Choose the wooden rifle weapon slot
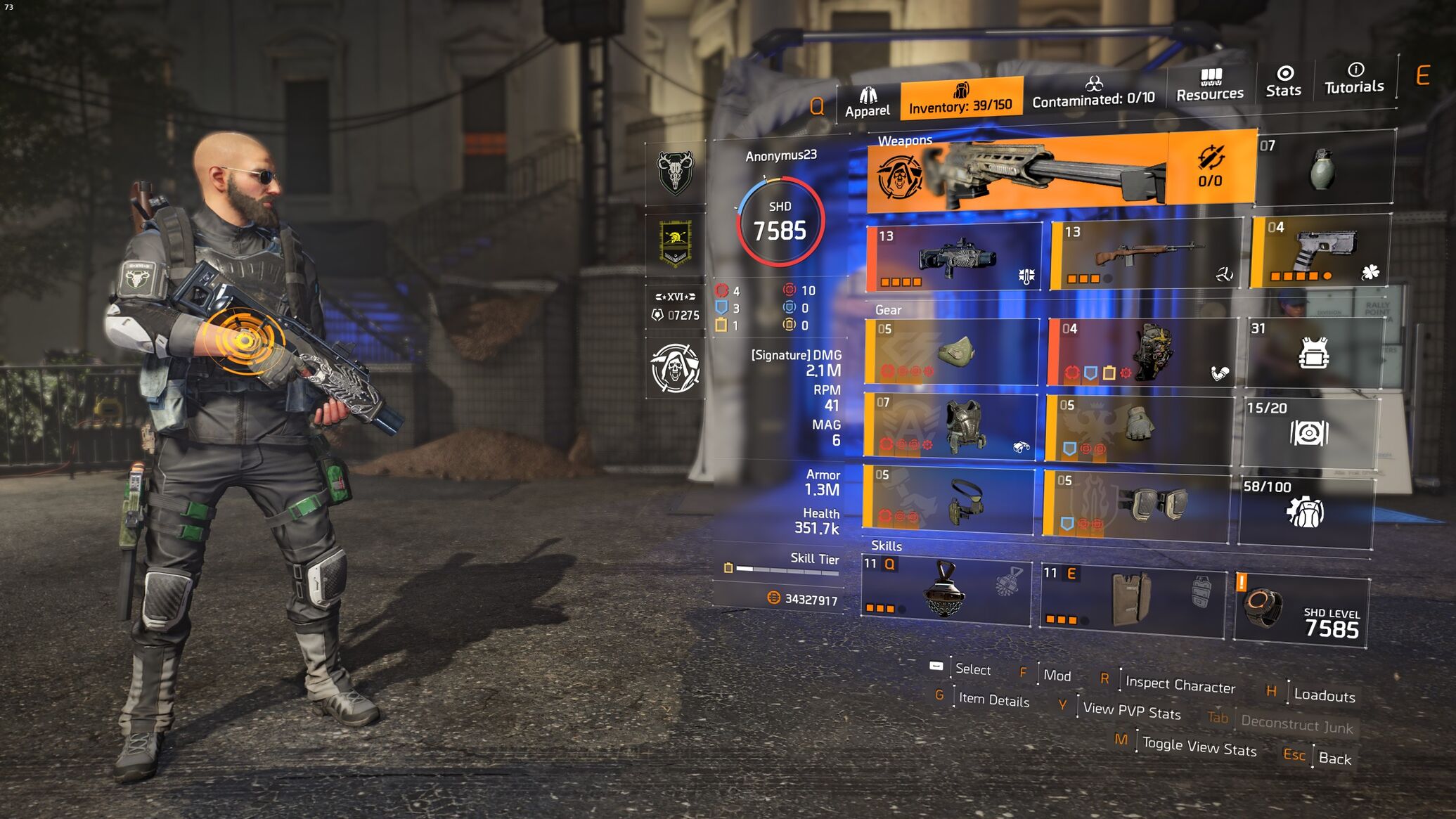The height and width of the screenshot is (819, 1456). point(1145,255)
